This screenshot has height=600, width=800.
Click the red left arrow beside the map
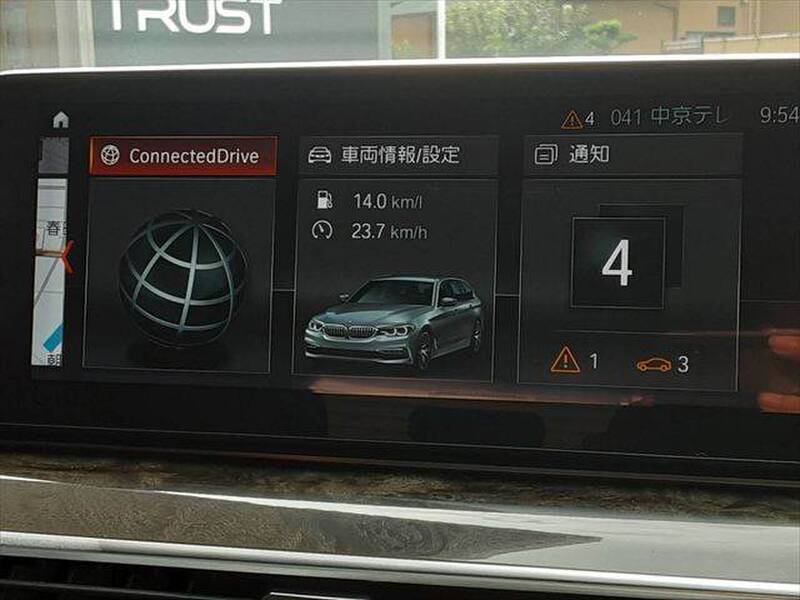(x=68, y=256)
